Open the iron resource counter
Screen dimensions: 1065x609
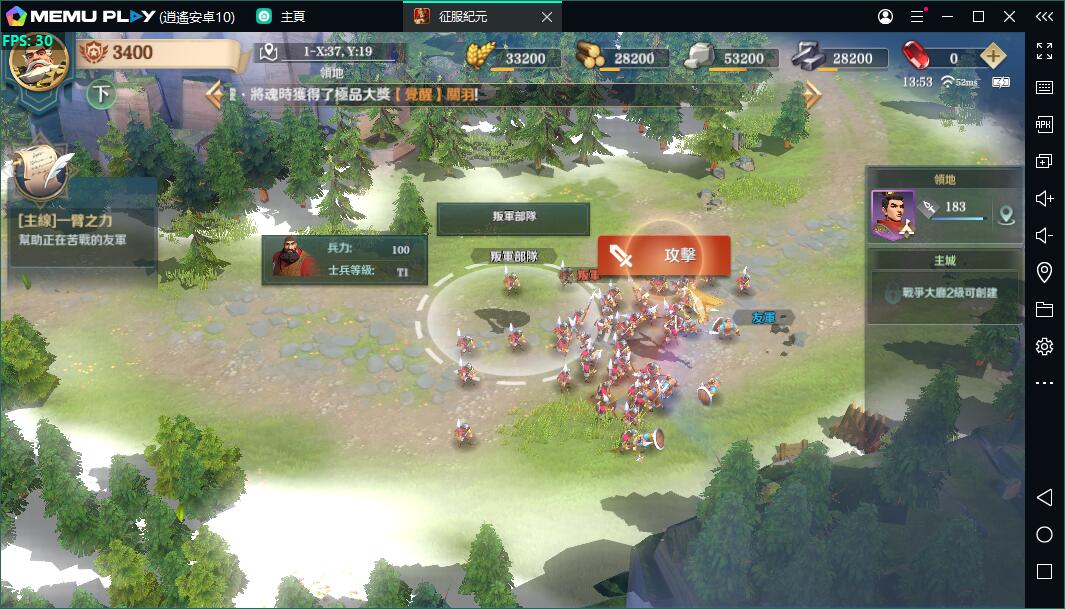click(836, 58)
